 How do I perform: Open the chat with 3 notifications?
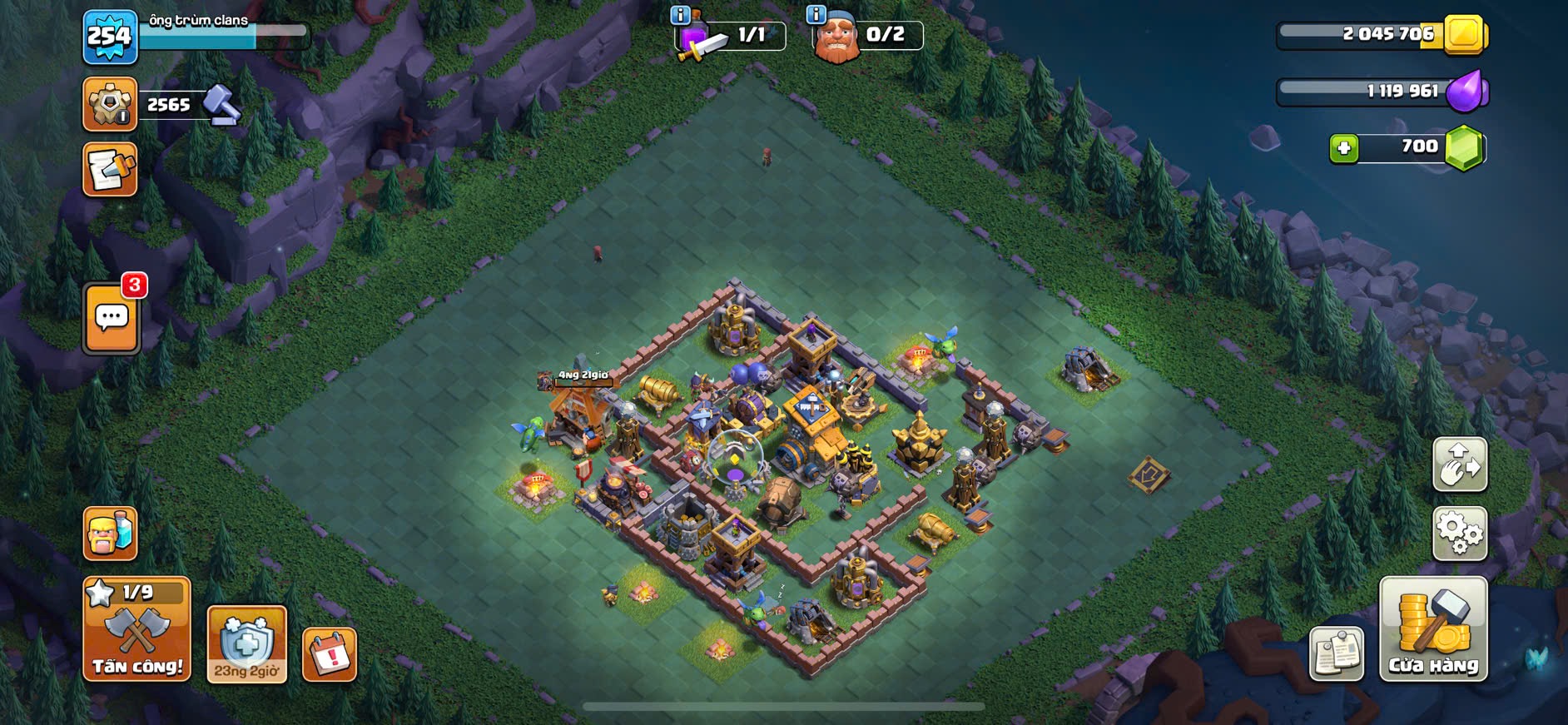112,318
